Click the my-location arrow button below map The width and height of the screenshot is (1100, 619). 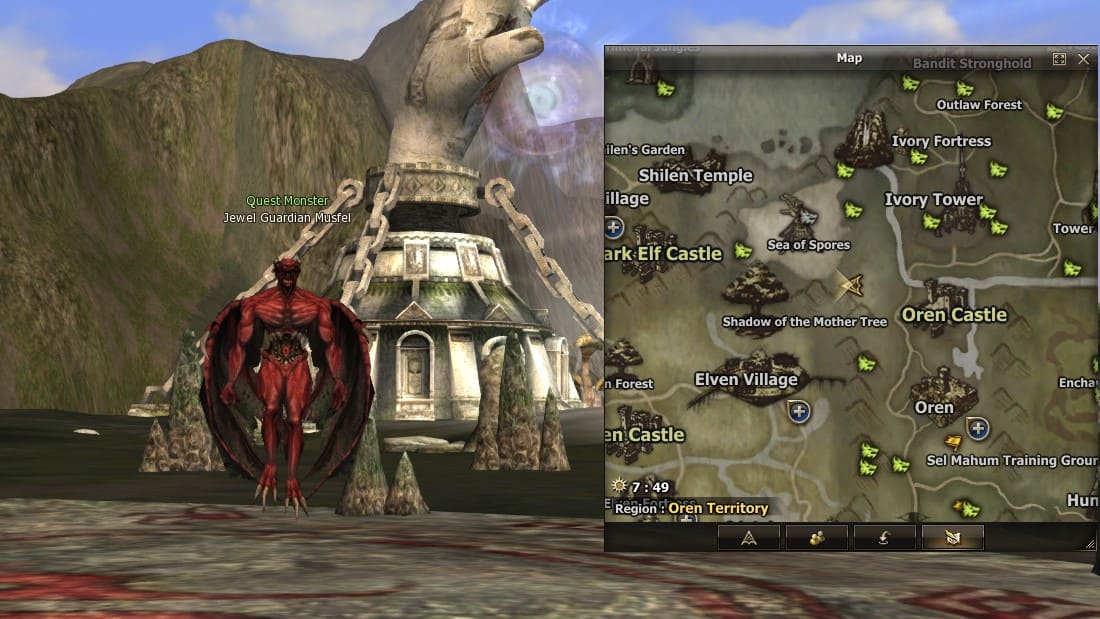[749, 537]
